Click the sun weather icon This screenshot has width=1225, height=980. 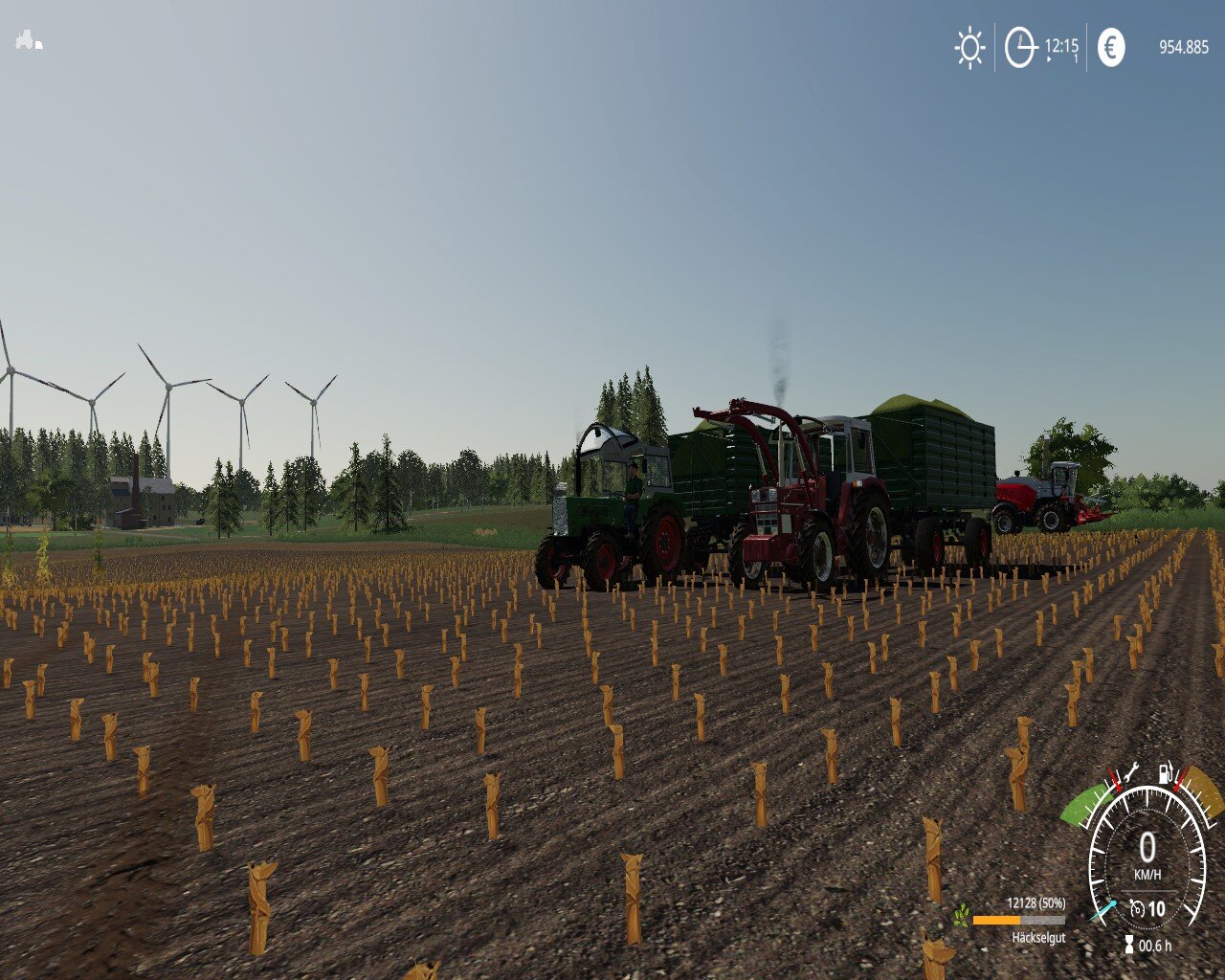tap(969, 48)
